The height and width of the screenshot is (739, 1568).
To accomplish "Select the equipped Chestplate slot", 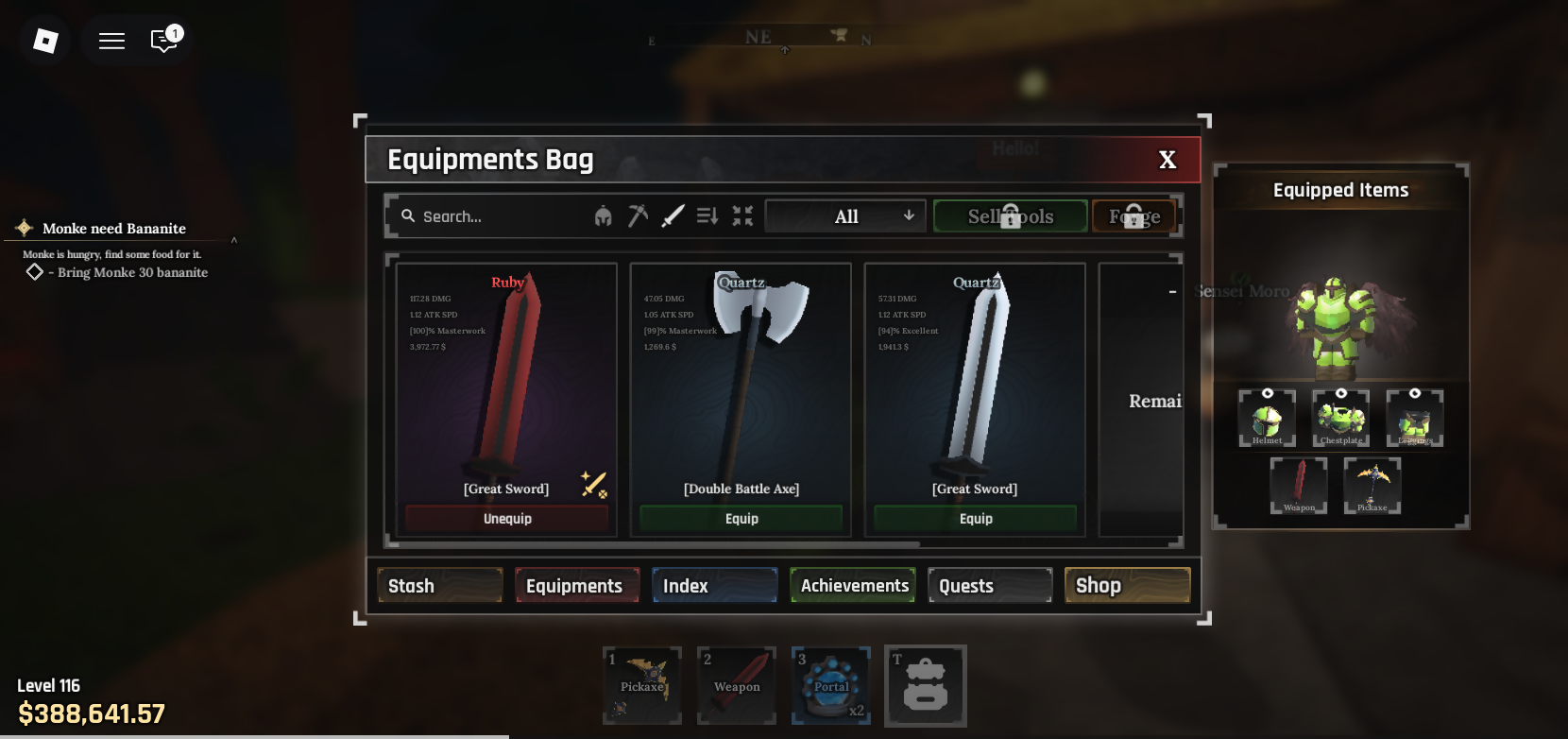I will [x=1340, y=419].
